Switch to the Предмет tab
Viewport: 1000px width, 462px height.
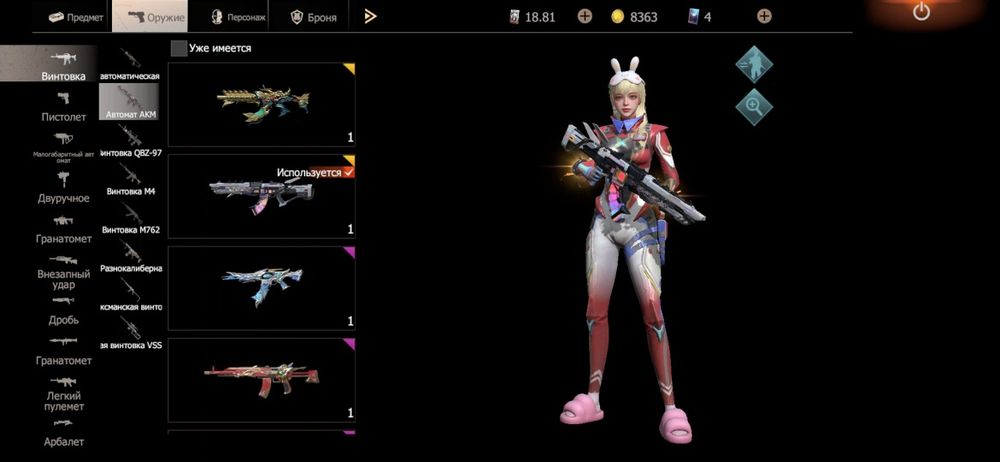click(x=76, y=17)
